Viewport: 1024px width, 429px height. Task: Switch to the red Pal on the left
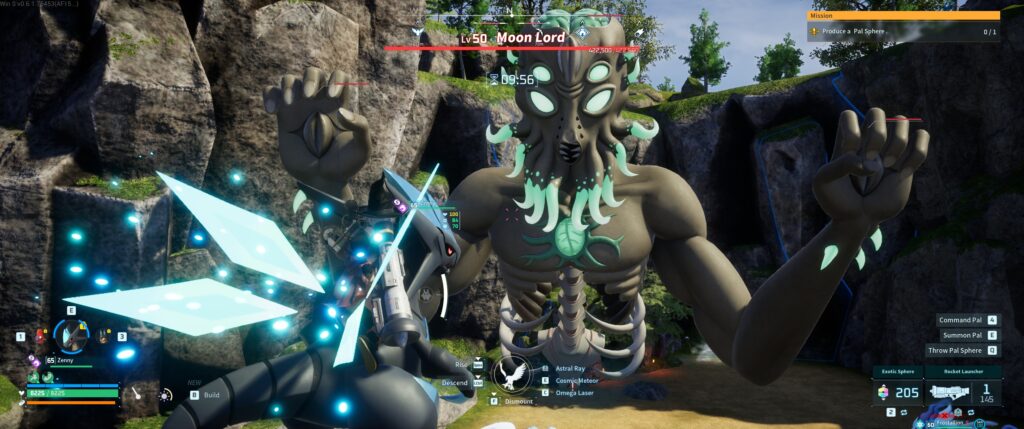click(x=40, y=337)
